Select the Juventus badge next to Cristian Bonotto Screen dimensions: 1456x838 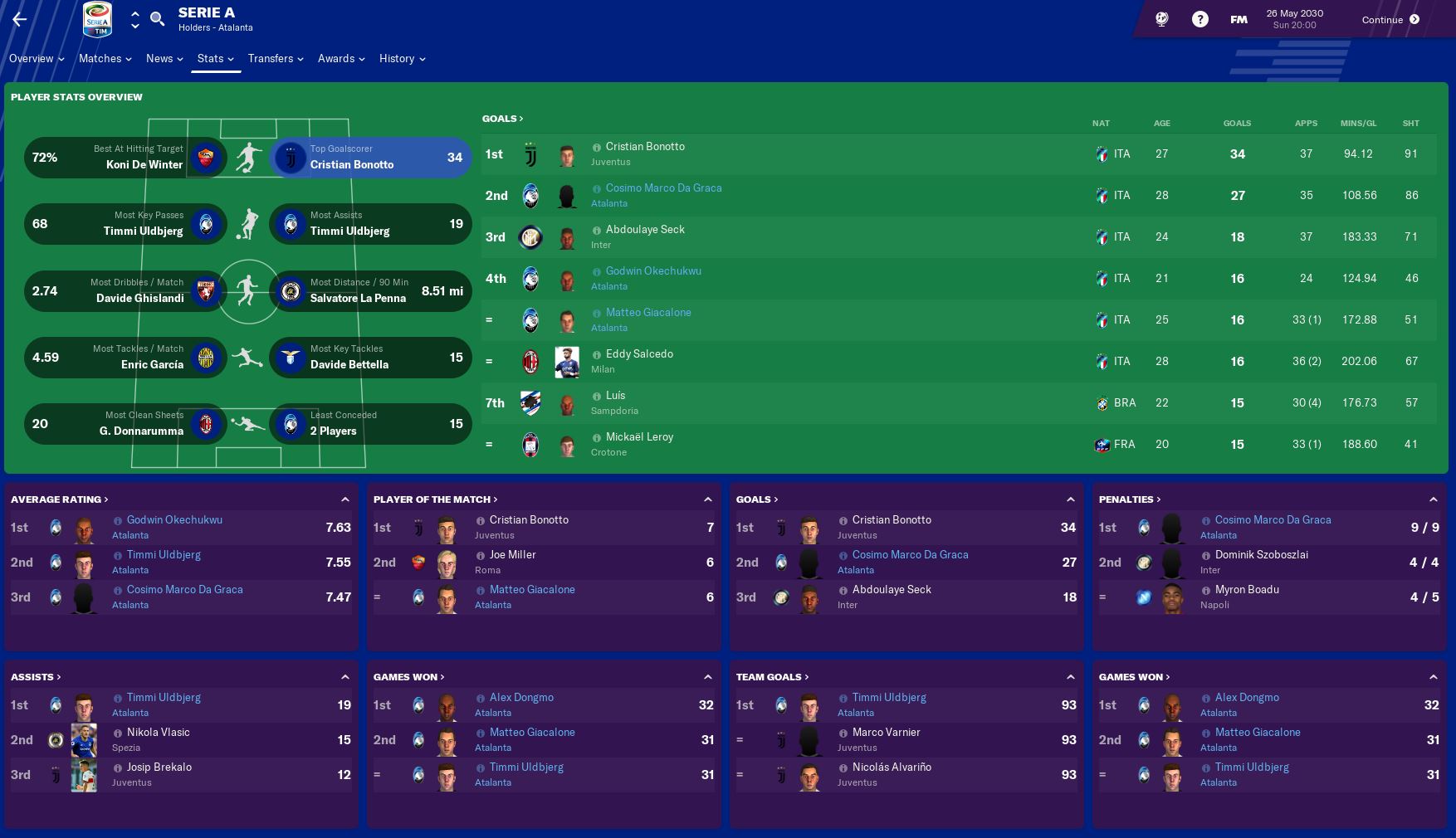click(532, 153)
